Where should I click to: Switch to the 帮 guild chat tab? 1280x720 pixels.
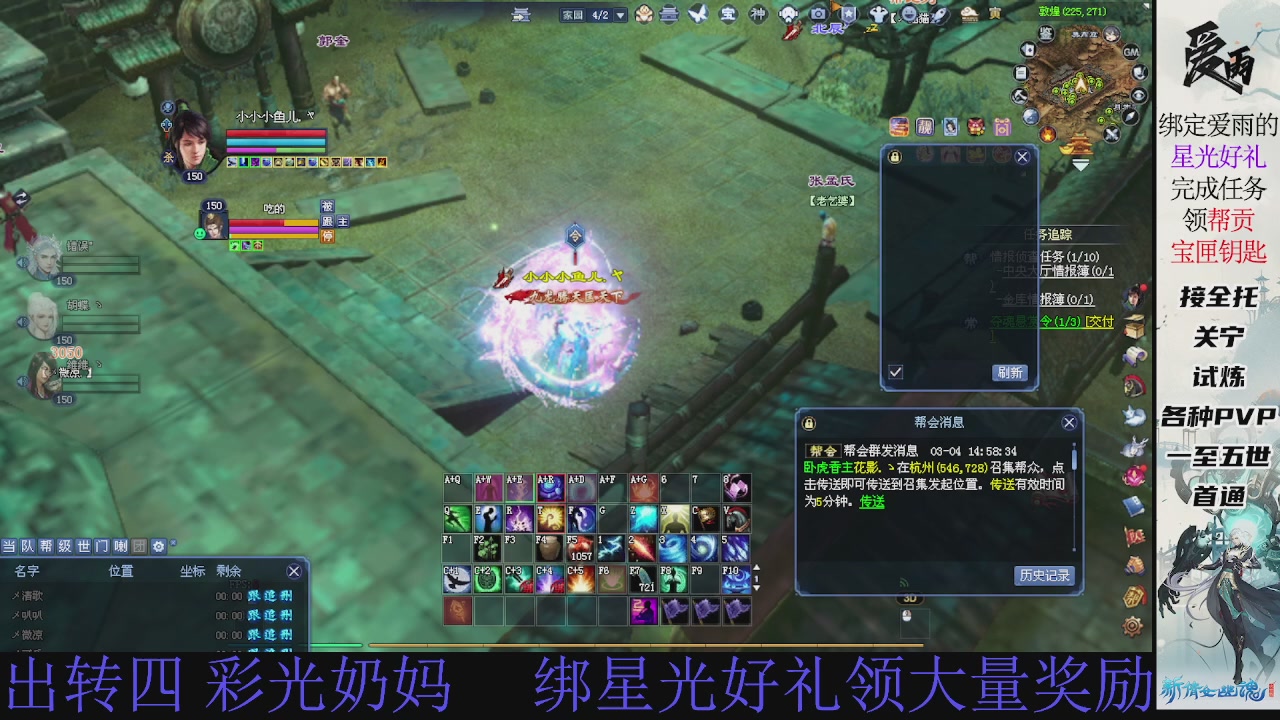click(x=46, y=546)
